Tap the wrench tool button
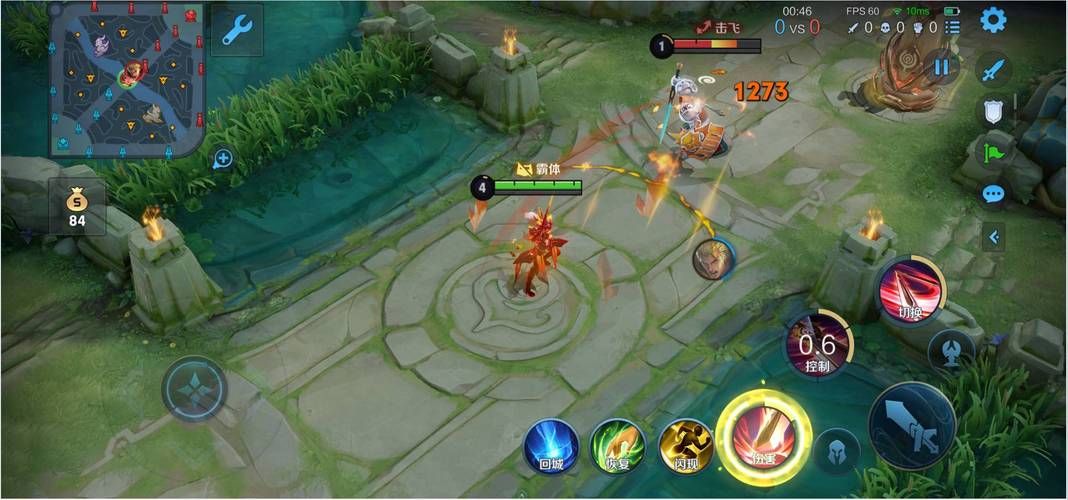The height and width of the screenshot is (500, 1068). click(237, 30)
